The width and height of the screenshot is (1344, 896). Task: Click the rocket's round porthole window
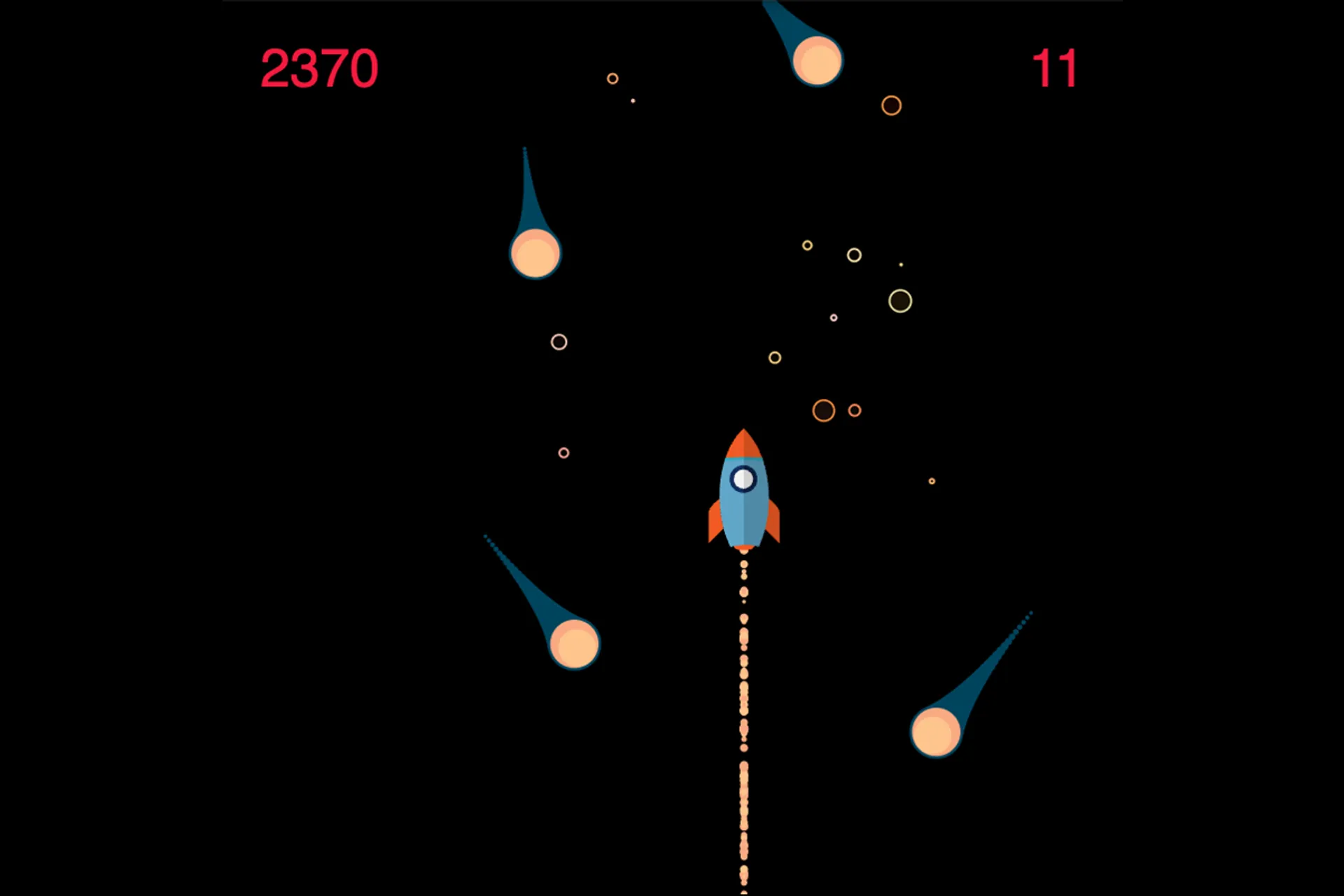[744, 479]
